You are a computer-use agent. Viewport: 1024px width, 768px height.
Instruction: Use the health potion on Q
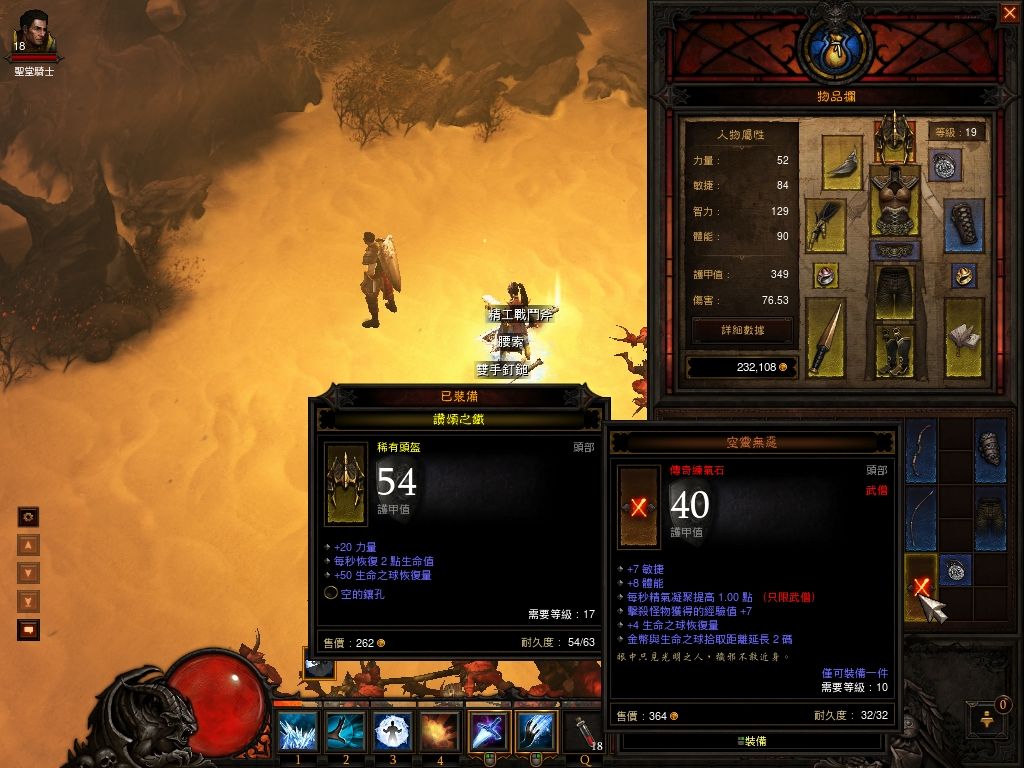coord(583,731)
